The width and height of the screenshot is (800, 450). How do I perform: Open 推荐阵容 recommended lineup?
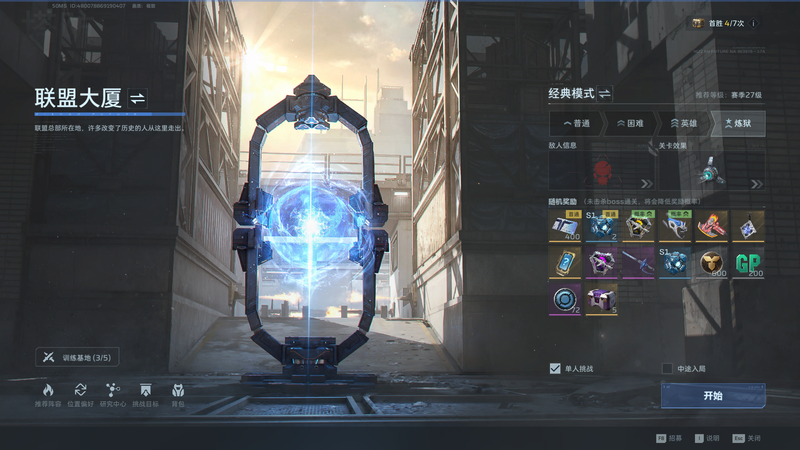tap(47, 394)
